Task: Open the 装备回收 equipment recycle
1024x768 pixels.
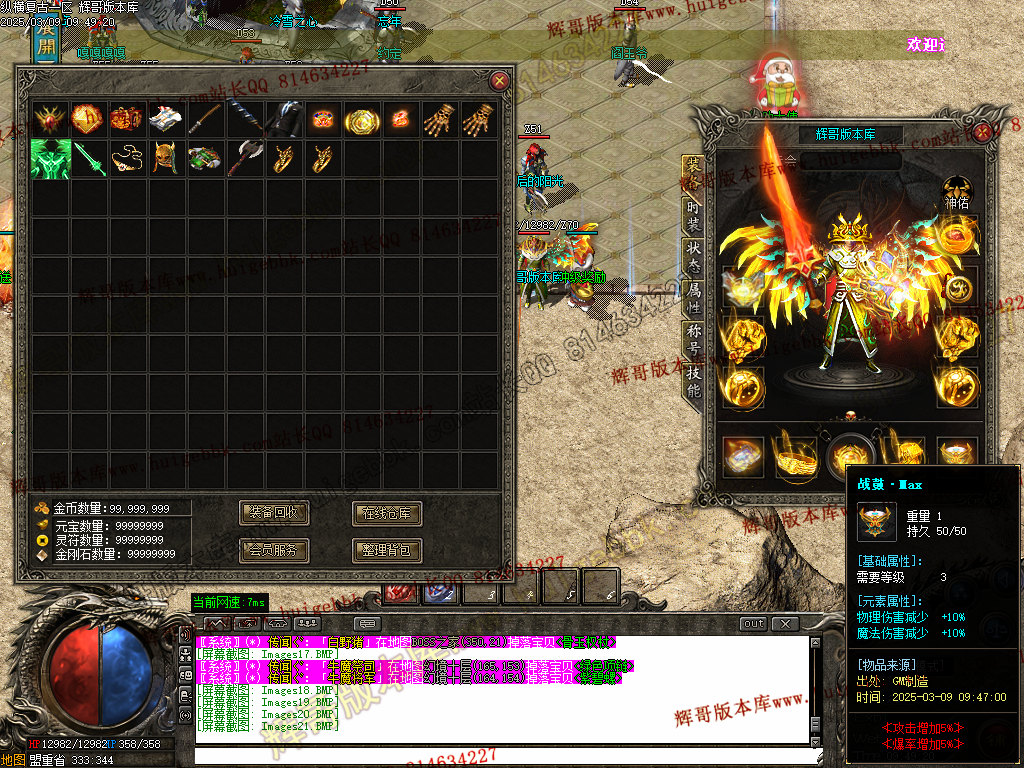Action: (x=275, y=513)
